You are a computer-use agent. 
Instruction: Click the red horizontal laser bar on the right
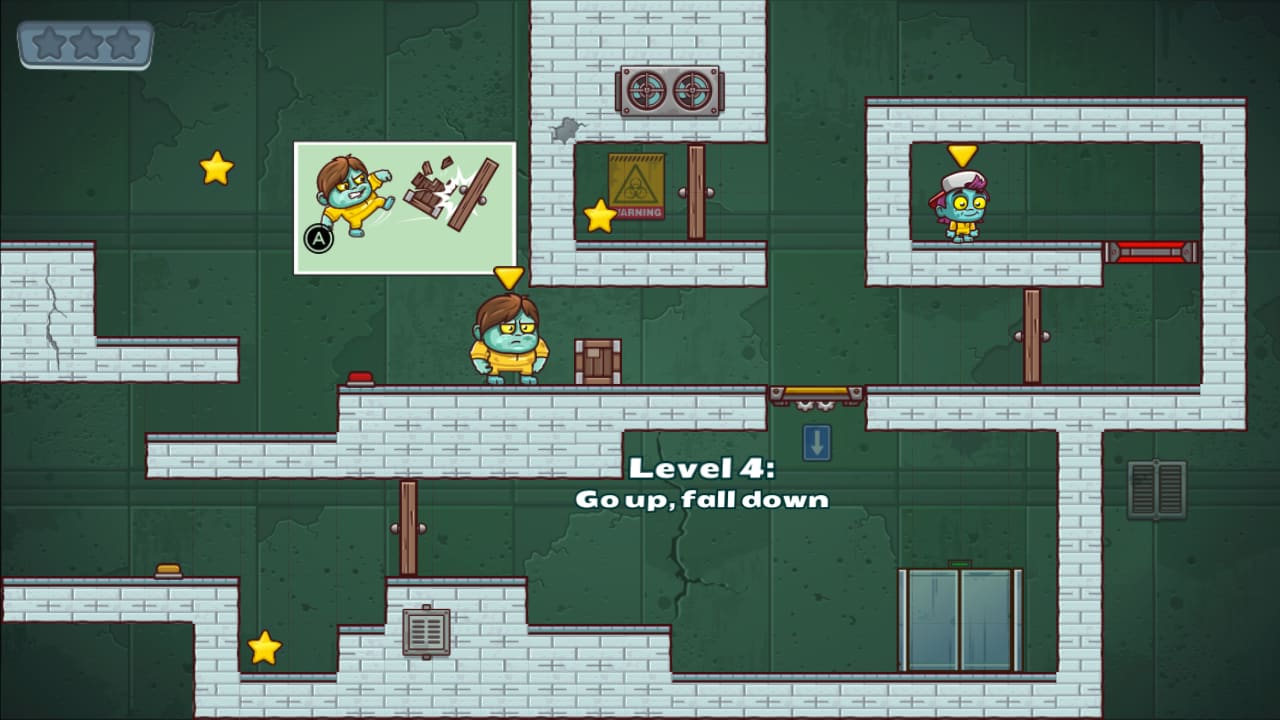(1152, 252)
